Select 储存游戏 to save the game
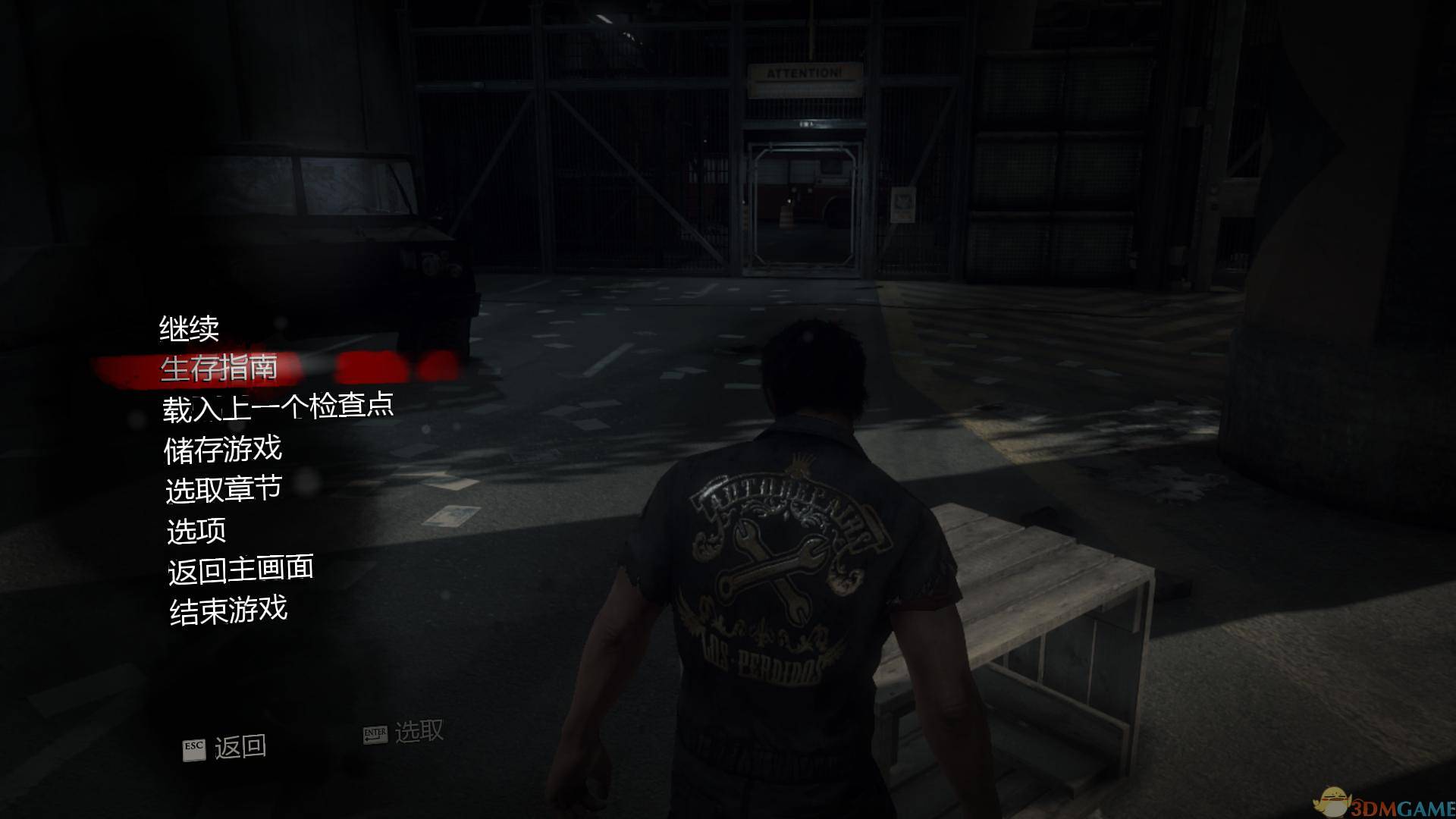This screenshot has height=819, width=1456. tap(223, 449)
